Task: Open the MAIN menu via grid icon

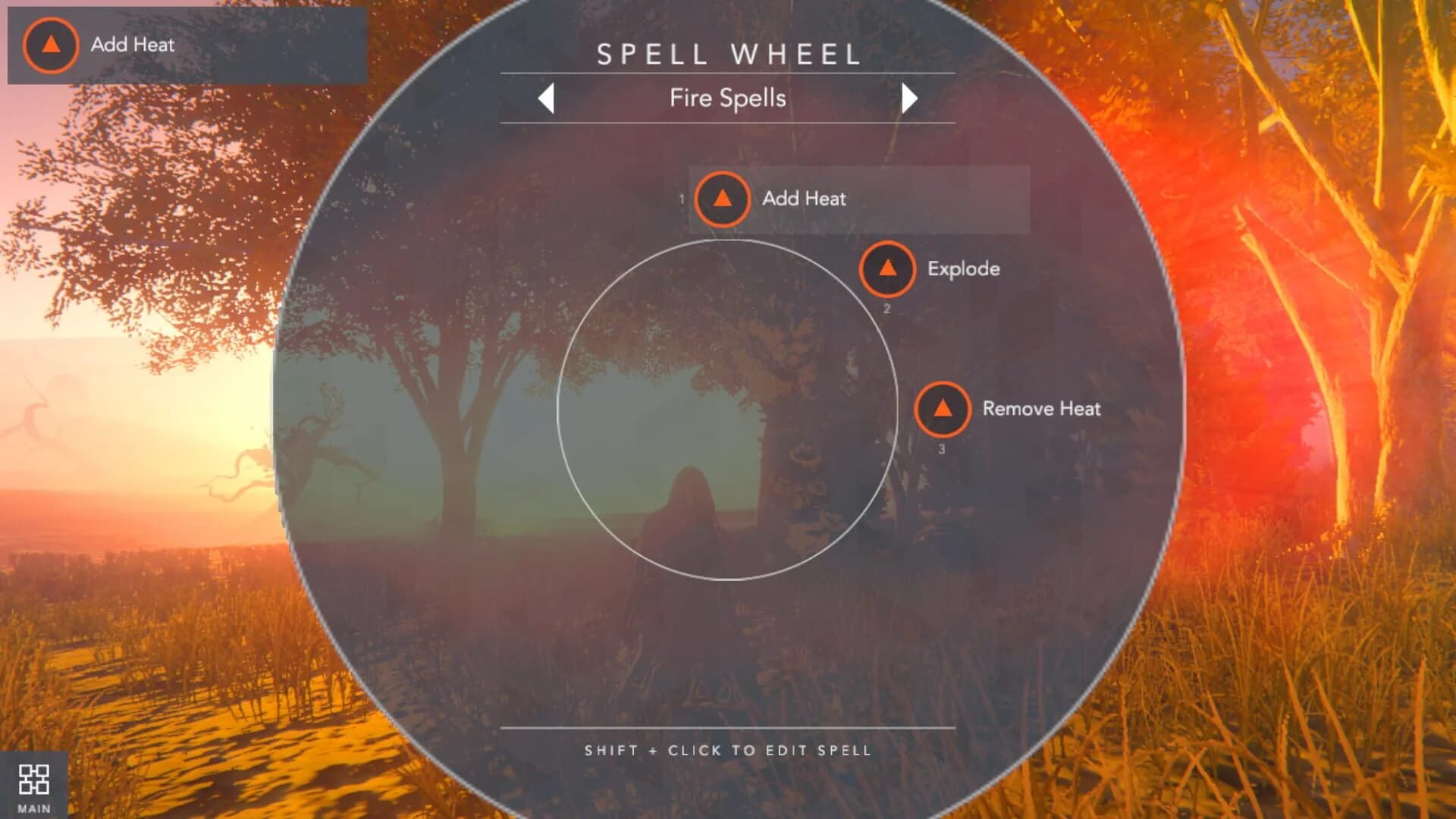Action: pyautogui.click(x=36, y=781)
